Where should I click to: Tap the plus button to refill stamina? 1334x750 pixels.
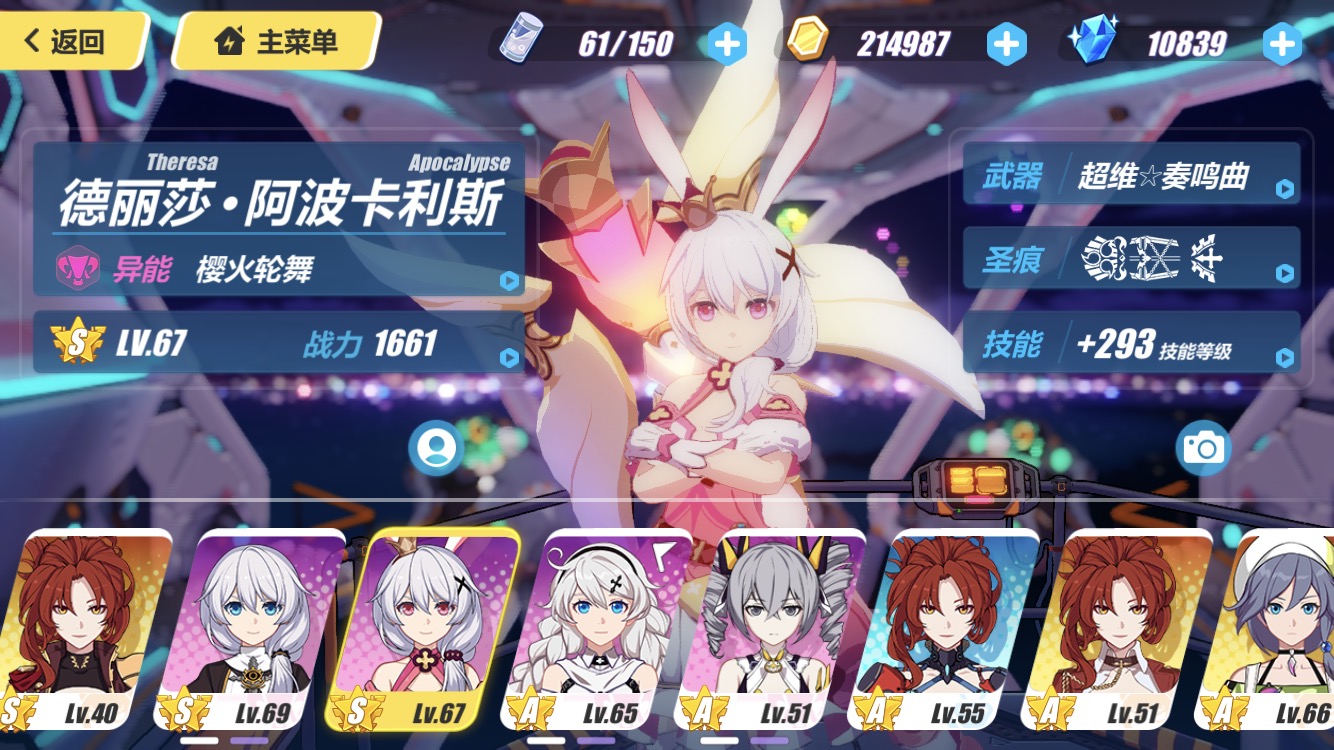click(728, 43)
